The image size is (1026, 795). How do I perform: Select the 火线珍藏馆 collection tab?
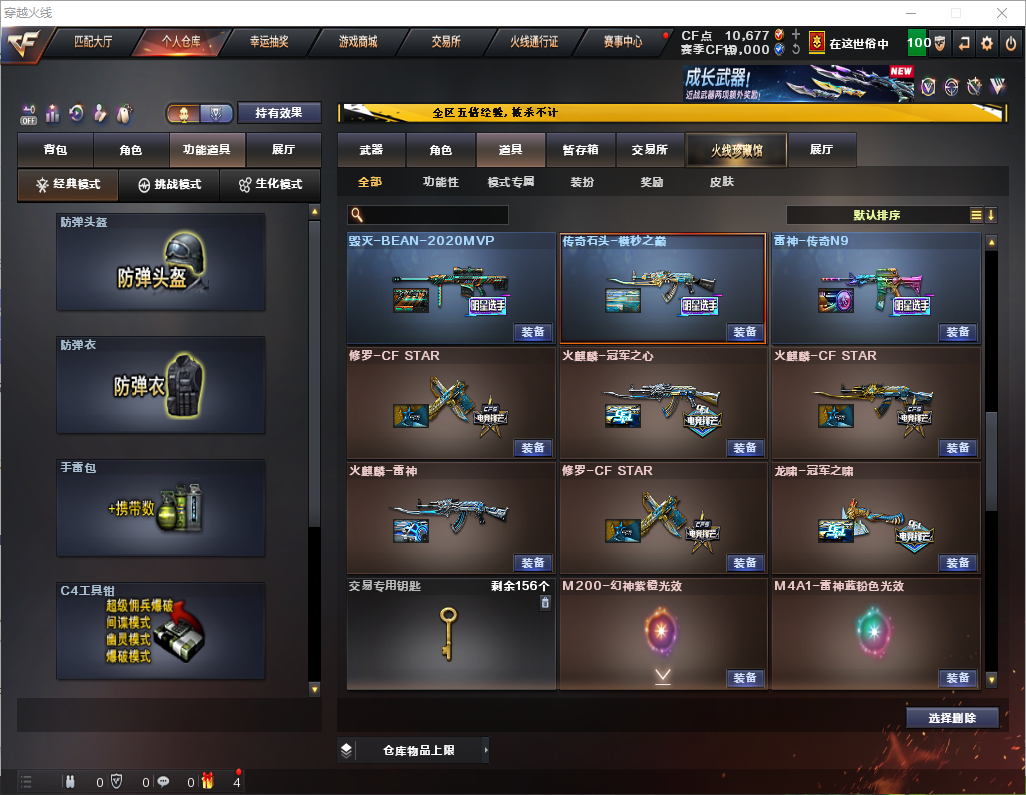[736, 150]
